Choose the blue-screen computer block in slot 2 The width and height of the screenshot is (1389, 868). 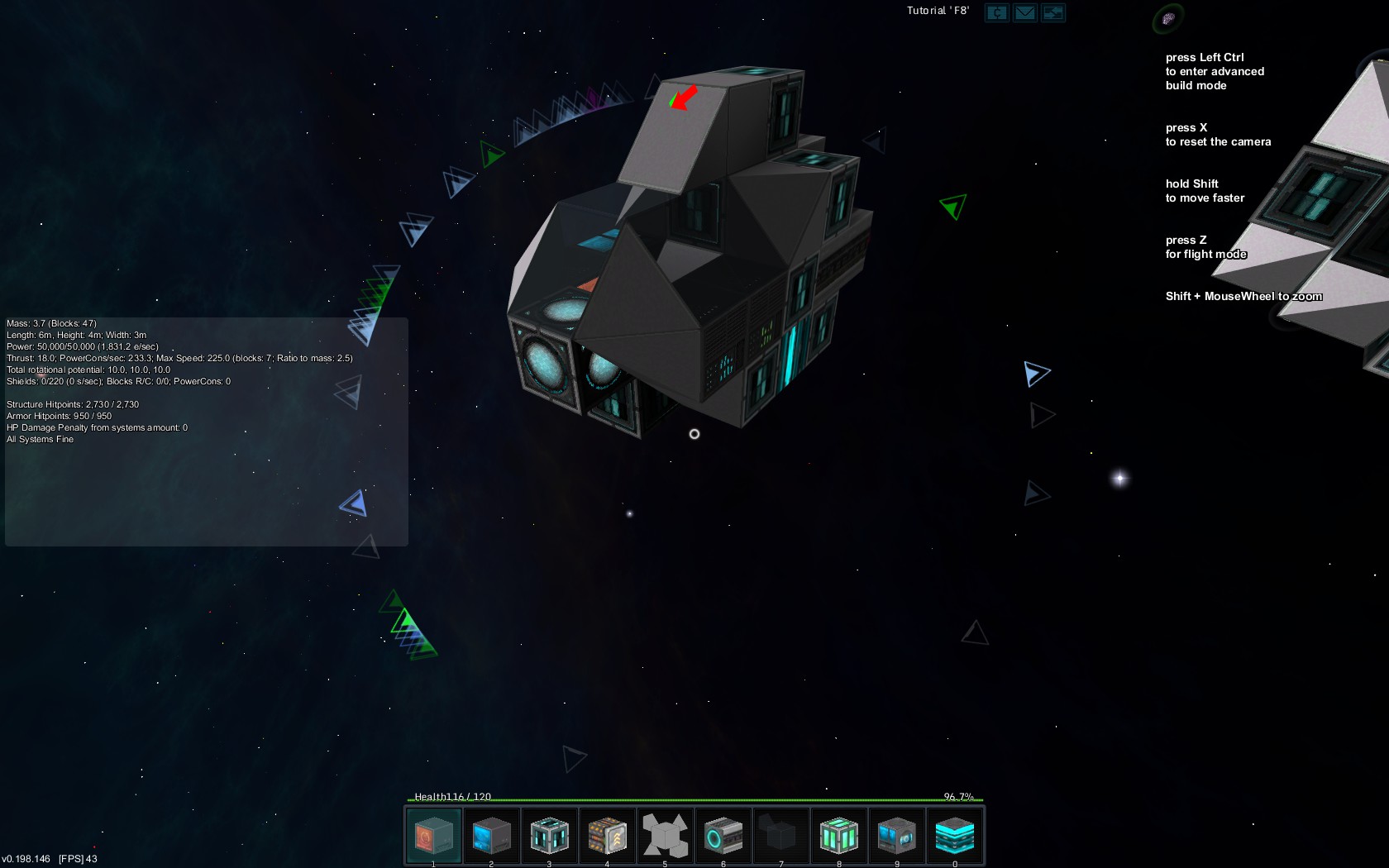491,836
